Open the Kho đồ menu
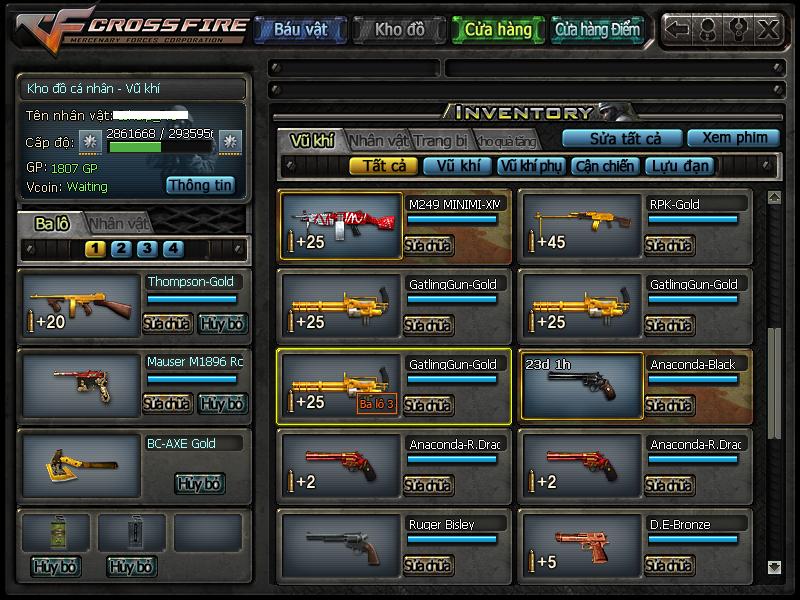800x600 pixels. click(399, 30)
